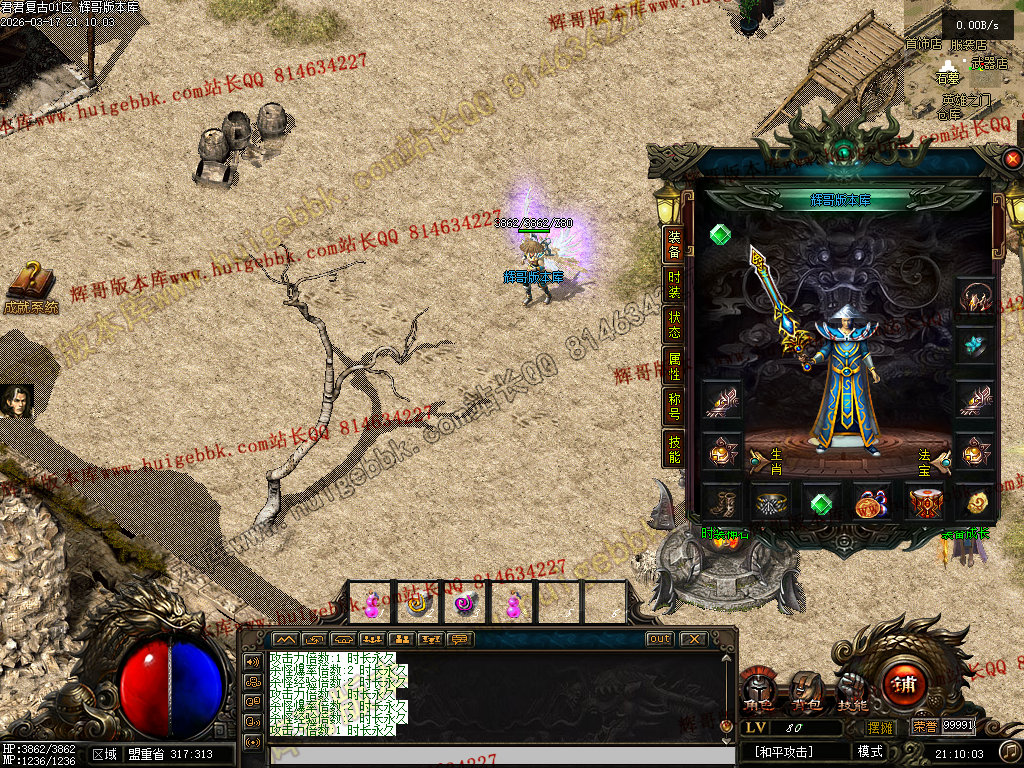Viewport: 1024px width, 768px height.
Task: Select the 称号 title tab
Action: pyautogui.click(x=675, y=408)
